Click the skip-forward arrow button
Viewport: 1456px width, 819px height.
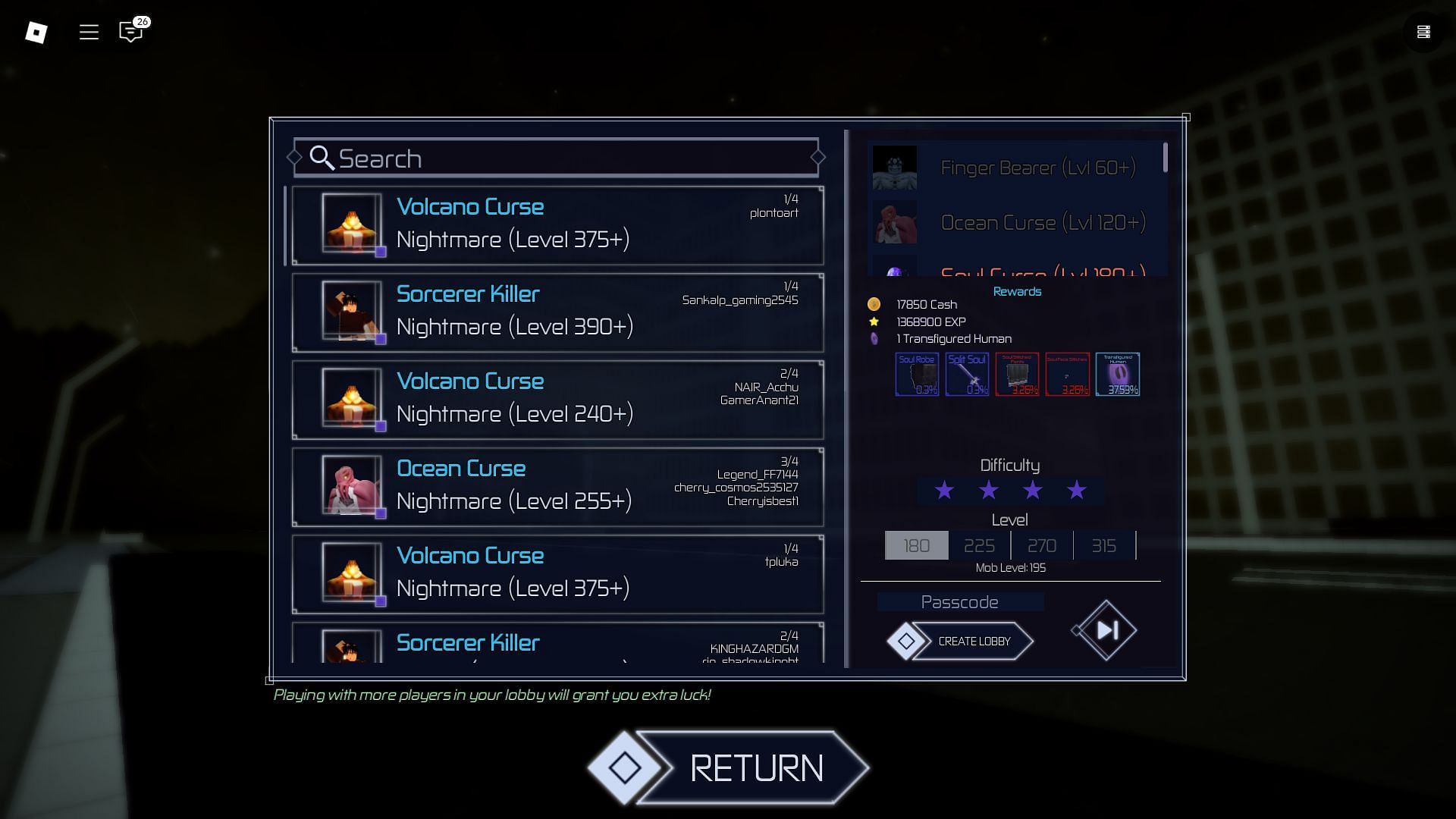tap(1106, 630)
